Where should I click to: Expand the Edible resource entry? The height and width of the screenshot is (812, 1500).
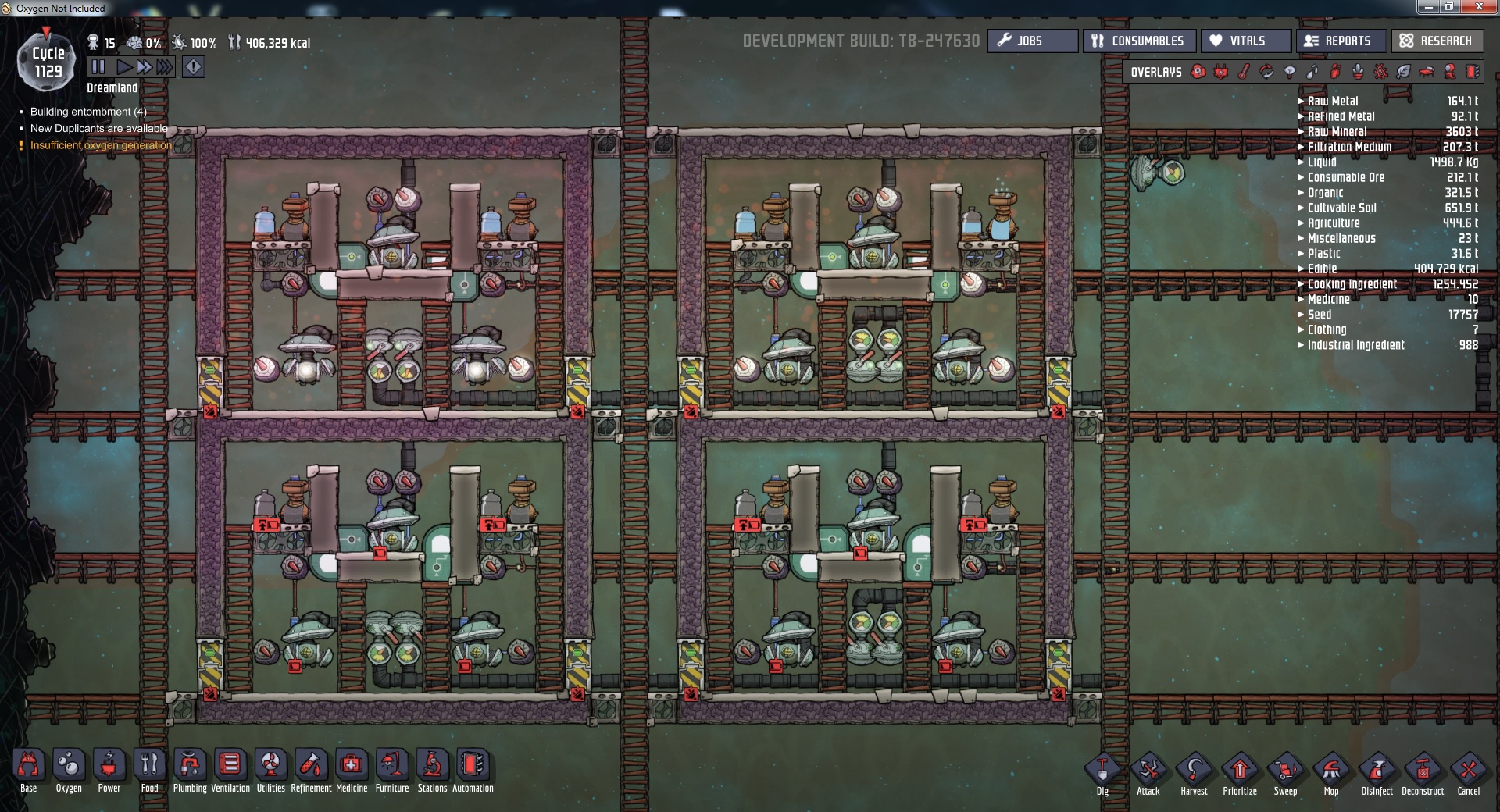coord(1299,269)
